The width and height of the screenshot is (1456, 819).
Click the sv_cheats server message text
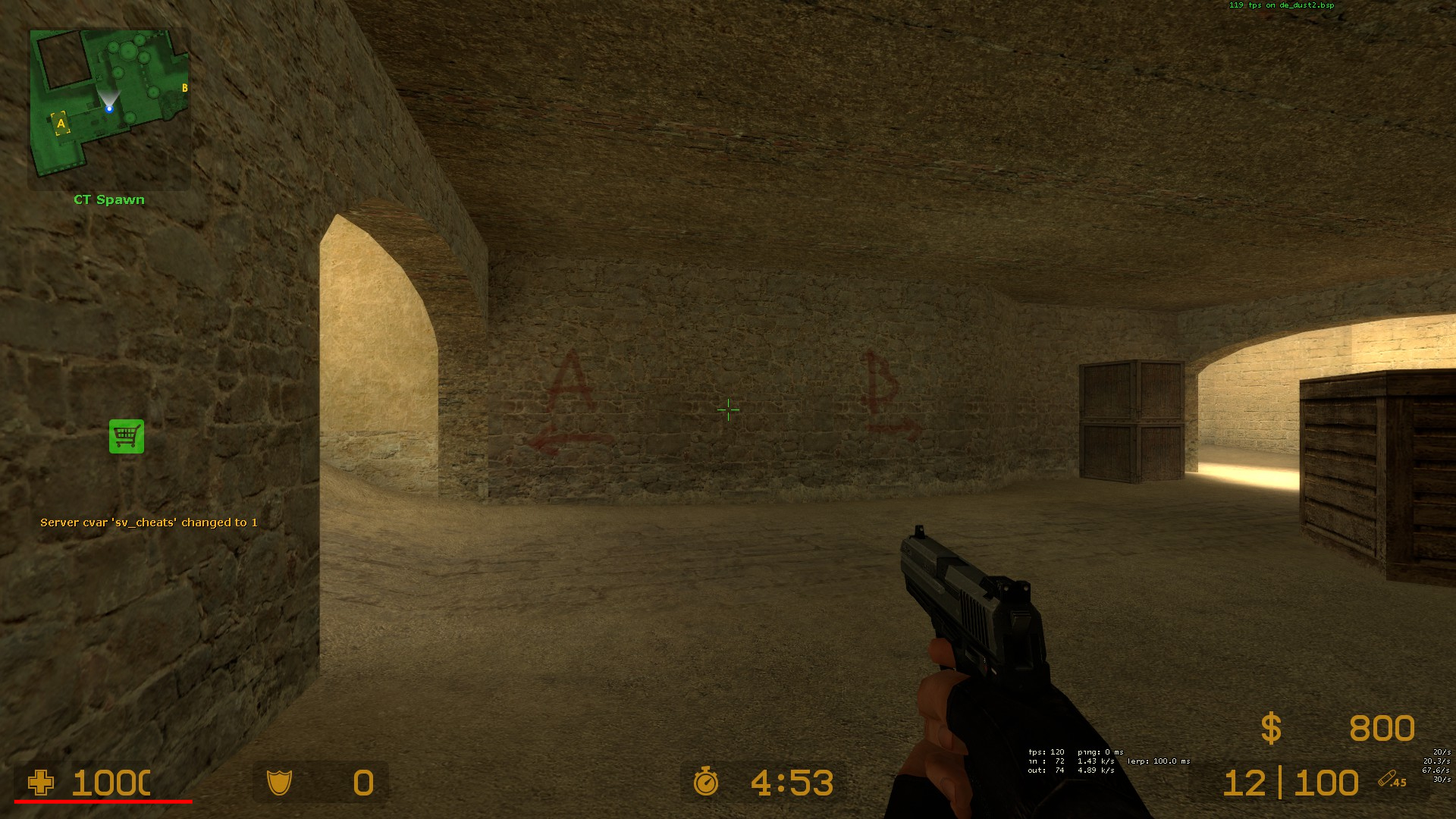click(149, 522)
